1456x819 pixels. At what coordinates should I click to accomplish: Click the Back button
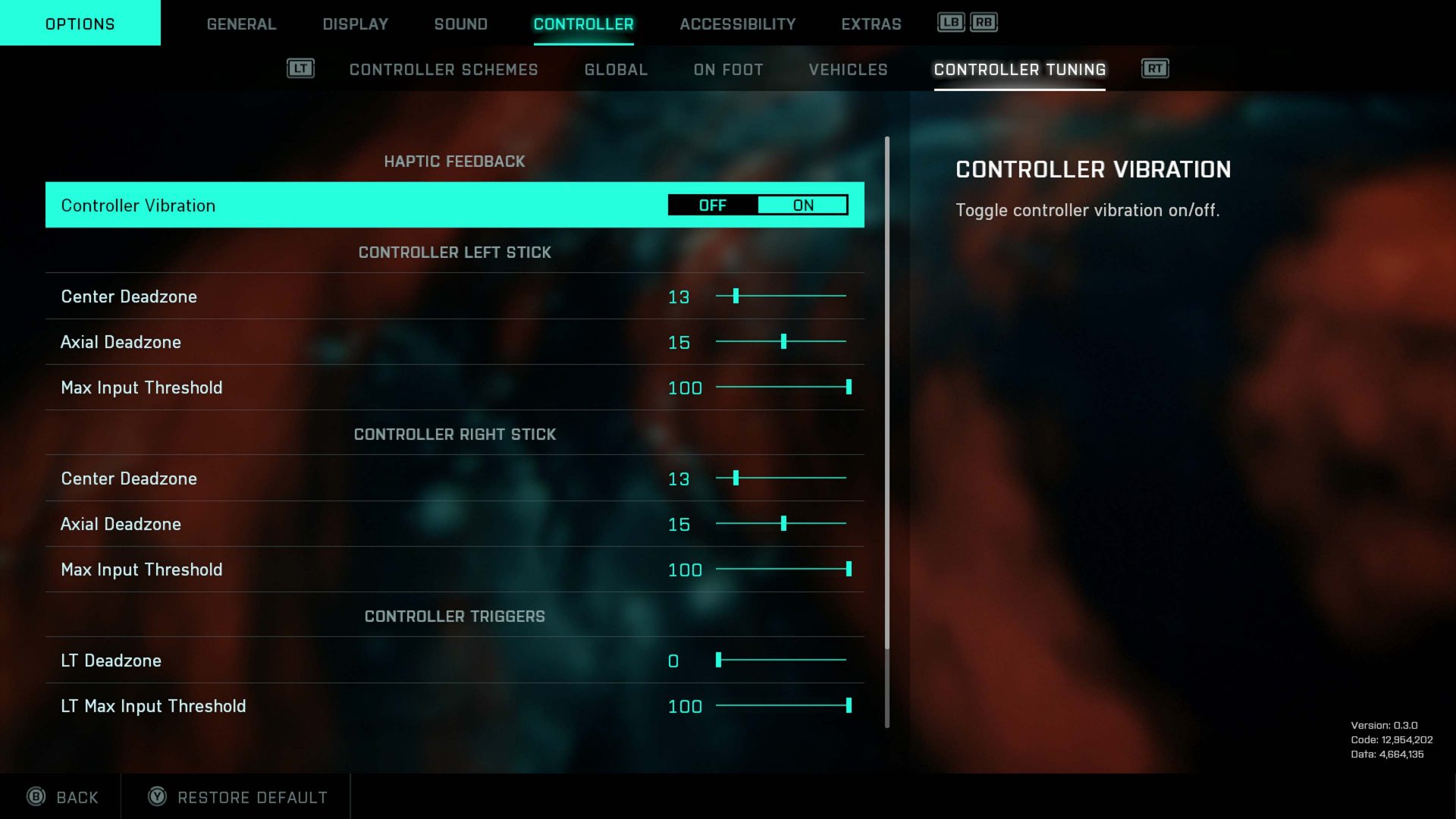point(76,797)
